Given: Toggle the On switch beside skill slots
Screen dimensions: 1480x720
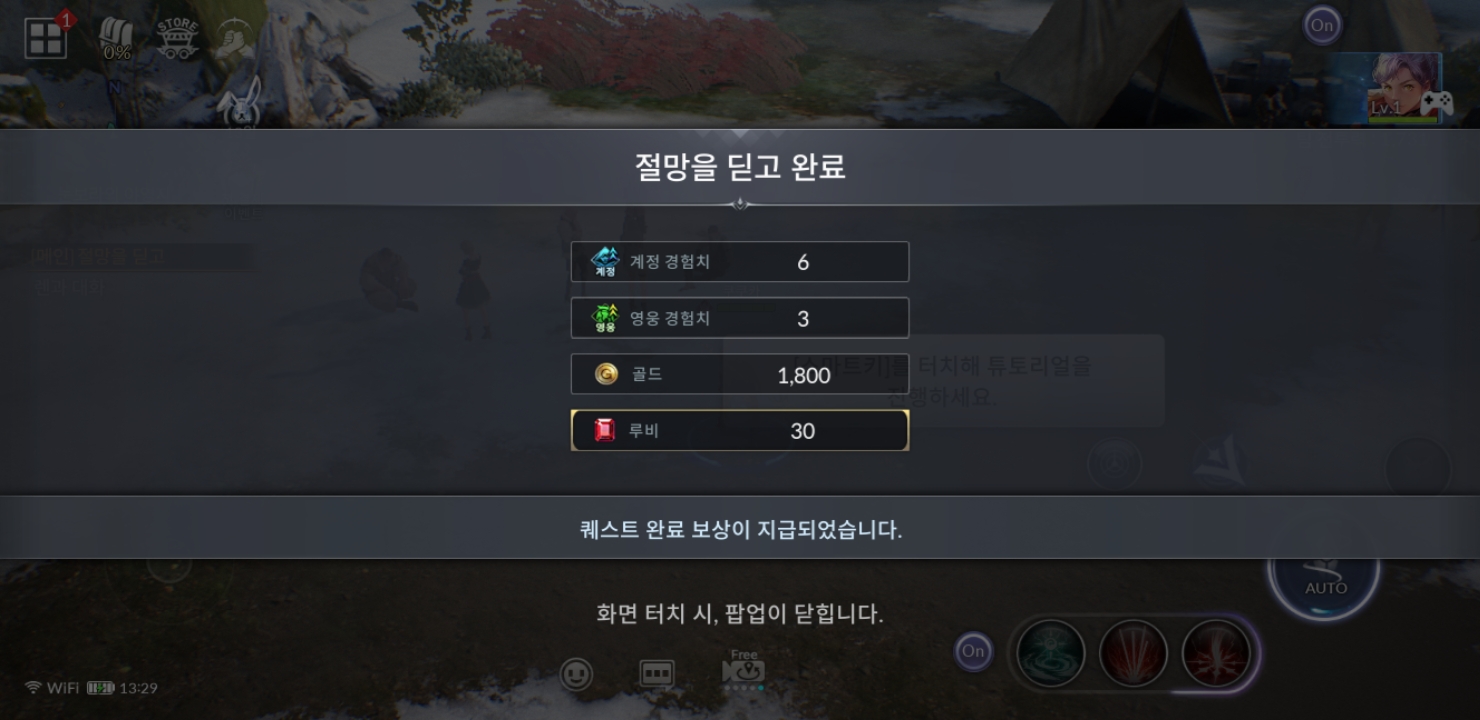Looking at the screenshot, I should click(973, 650).
